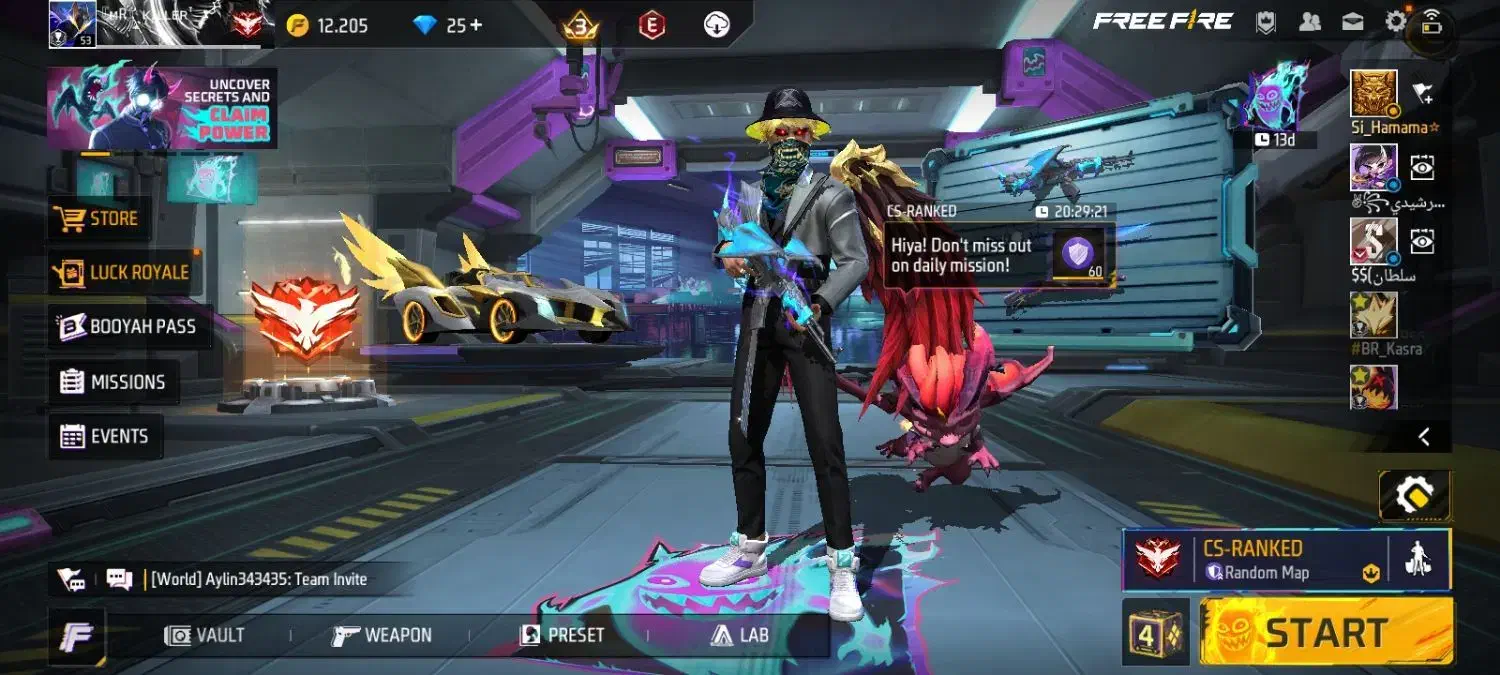
Task: Open the Lab section
Action: (x=740, y=635)
